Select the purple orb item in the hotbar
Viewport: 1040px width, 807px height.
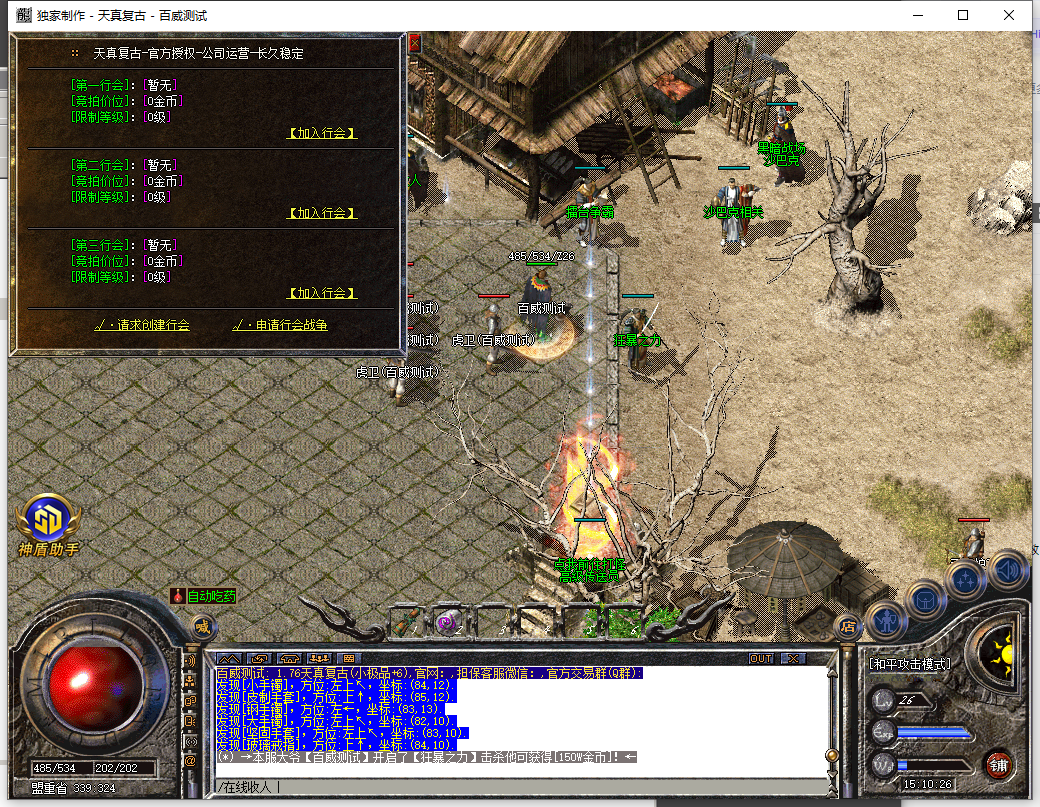coord(448,622)
